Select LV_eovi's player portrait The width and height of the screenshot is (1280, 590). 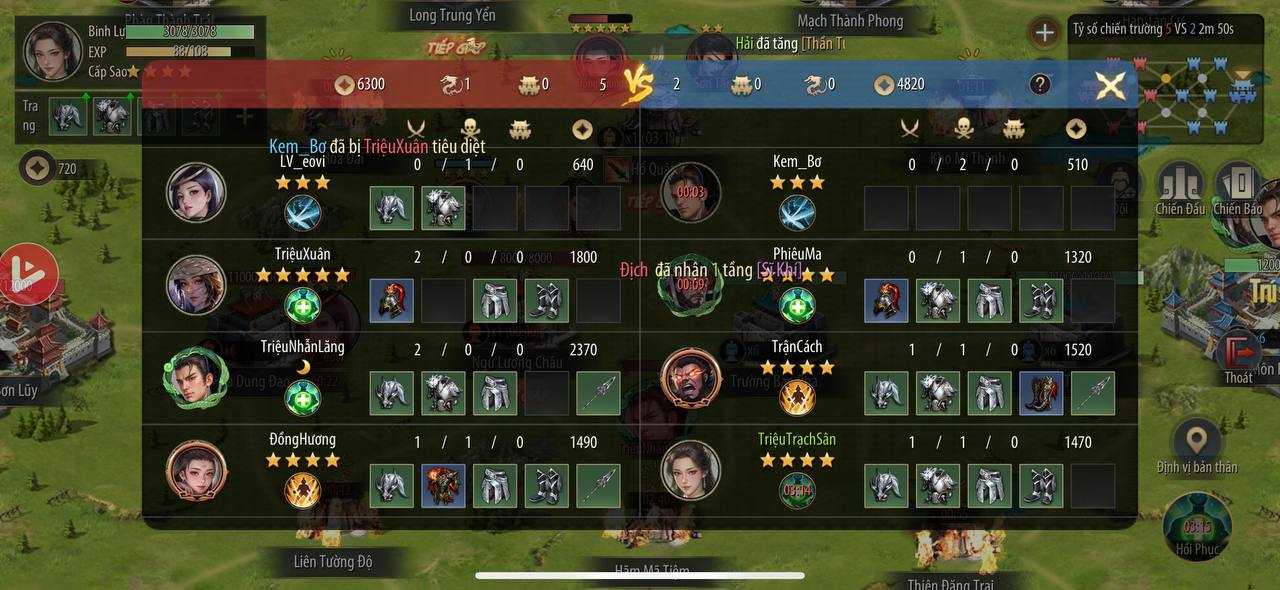coord(195,192)
